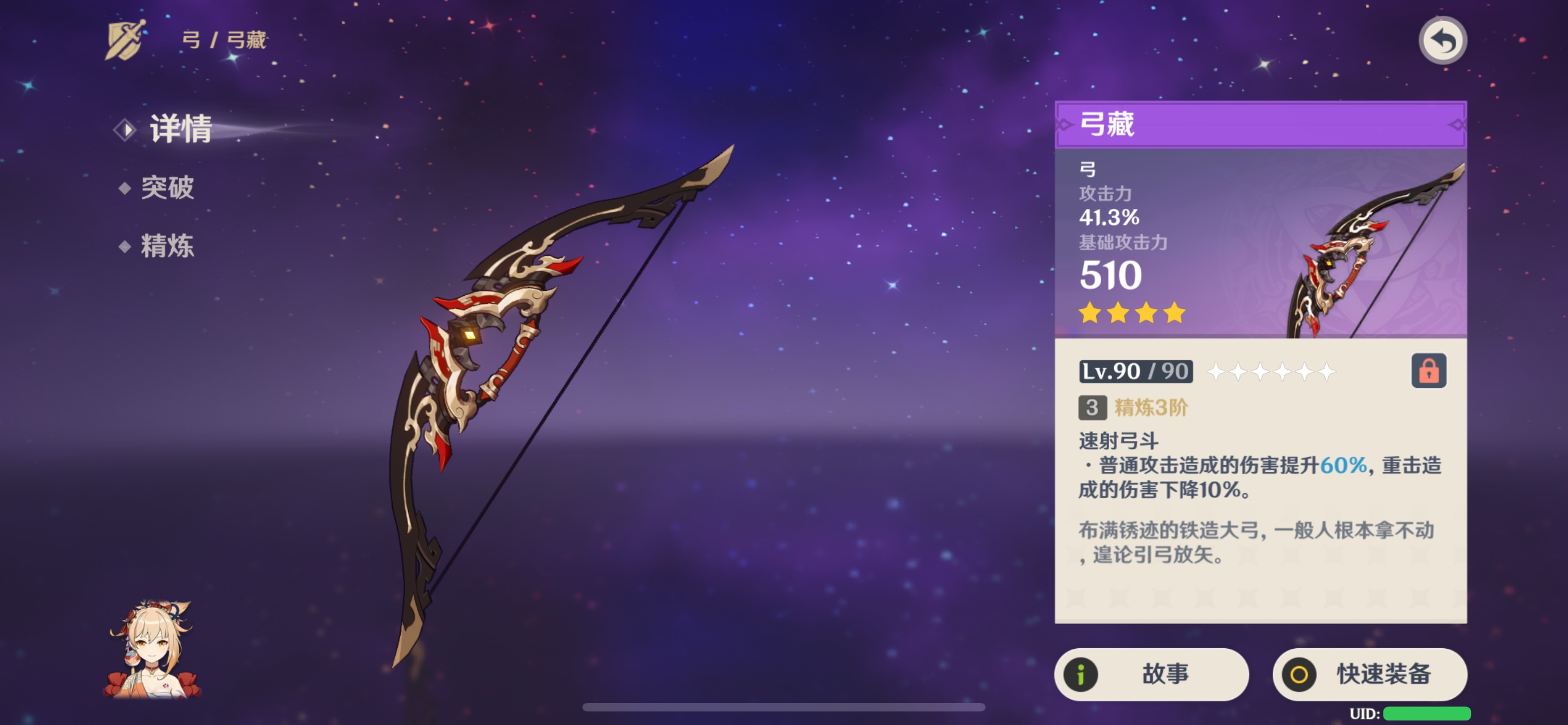
Task: Click Yoimiya's character portrait
Action: click(152, 649)
